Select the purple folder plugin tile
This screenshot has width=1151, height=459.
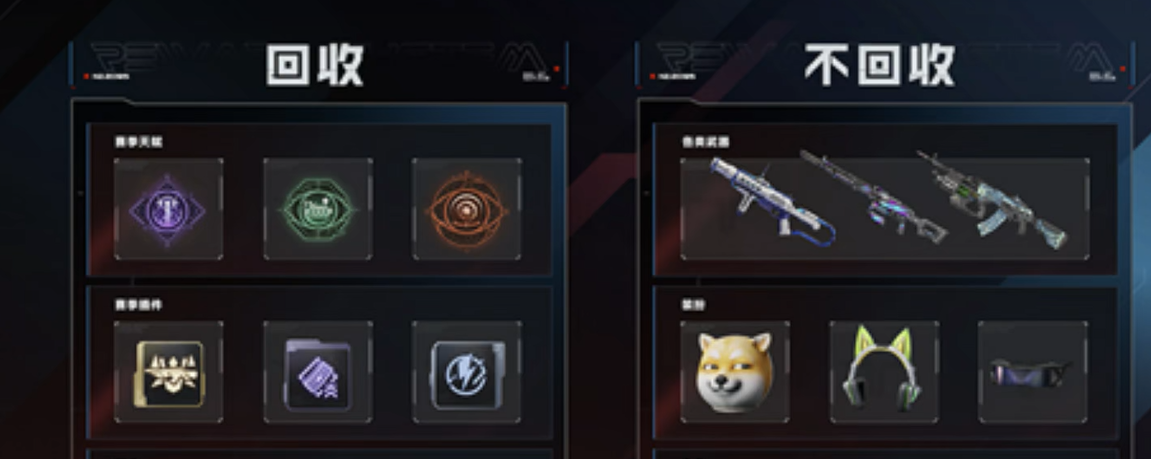(317, 372)
